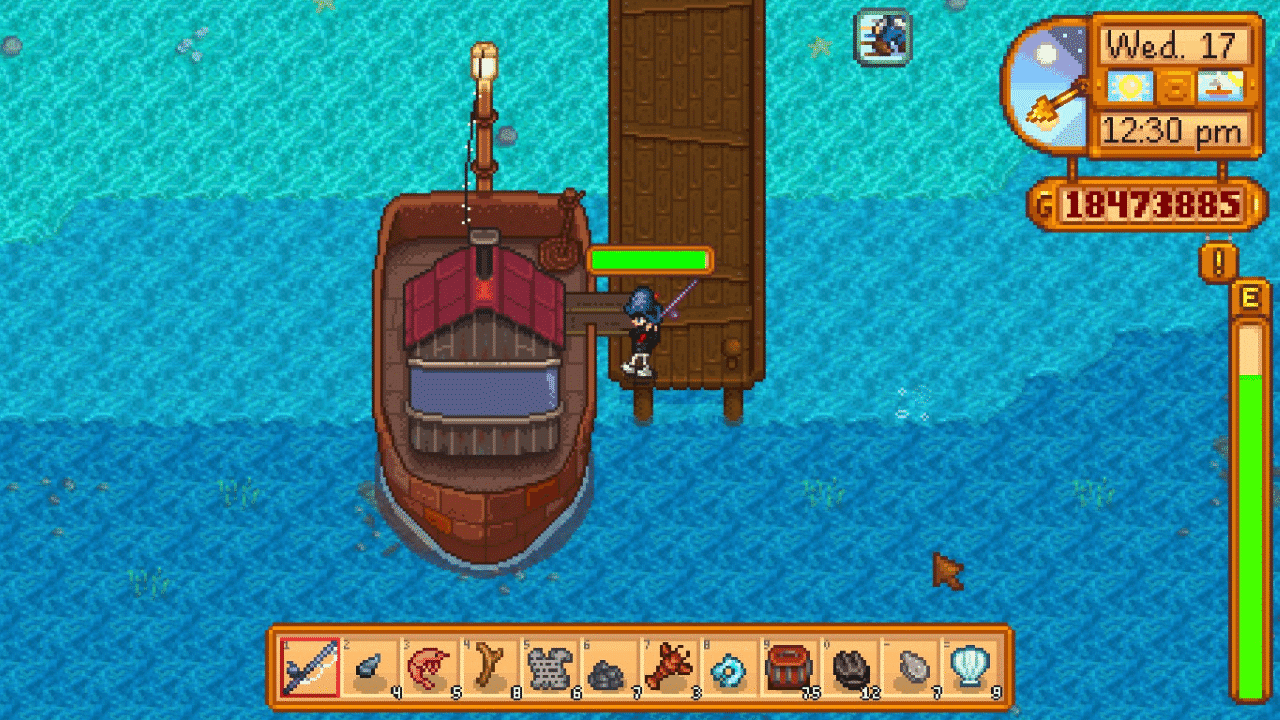
Task: Click the green fishing progress bar
Action: point(649,260)
